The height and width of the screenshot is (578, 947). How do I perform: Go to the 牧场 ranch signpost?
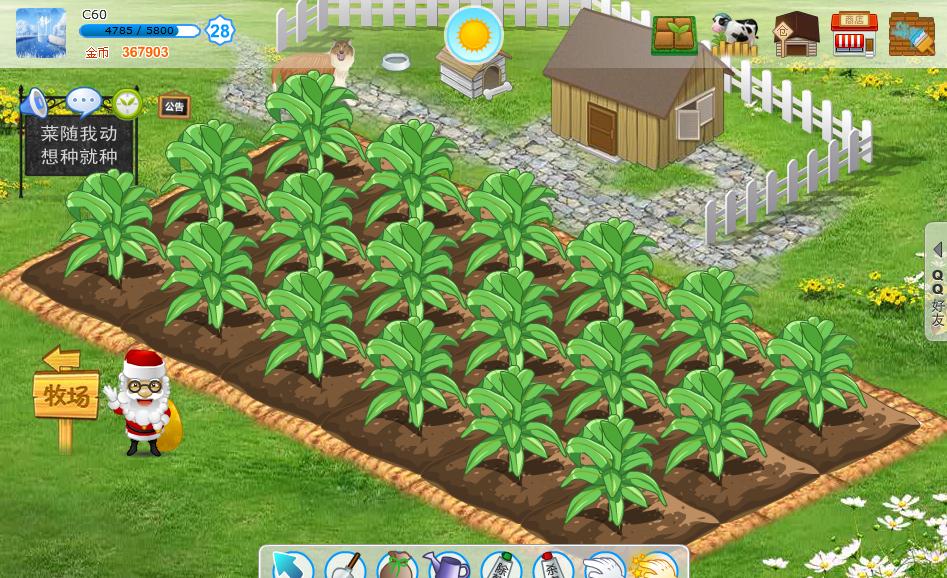66,396
